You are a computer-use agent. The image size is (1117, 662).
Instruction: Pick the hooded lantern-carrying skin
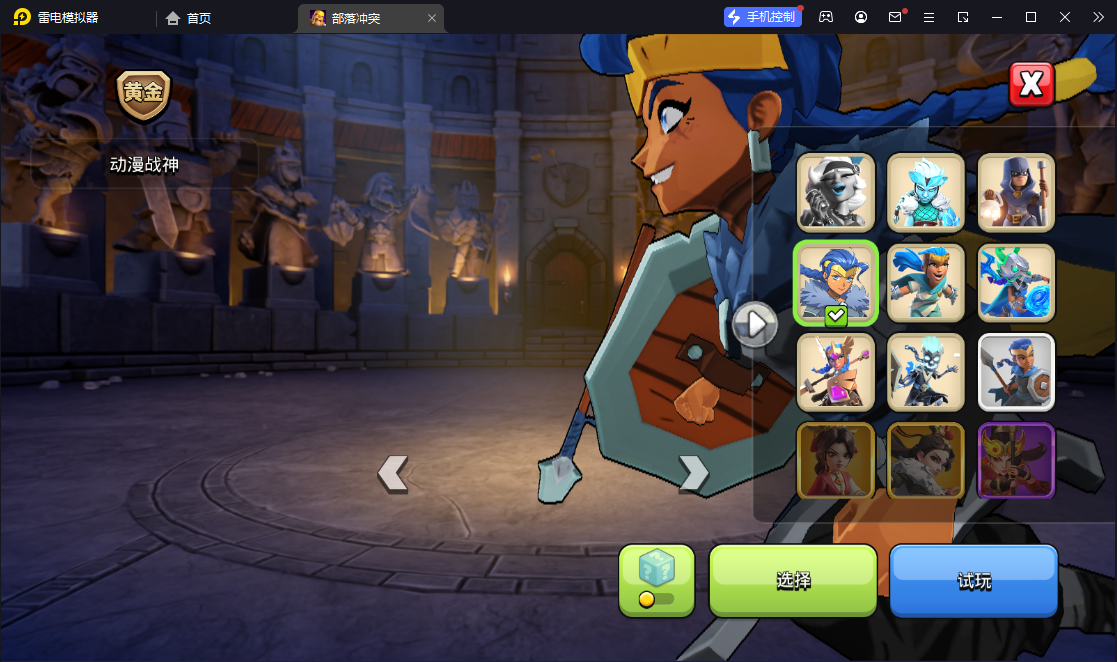(1016, 192)
